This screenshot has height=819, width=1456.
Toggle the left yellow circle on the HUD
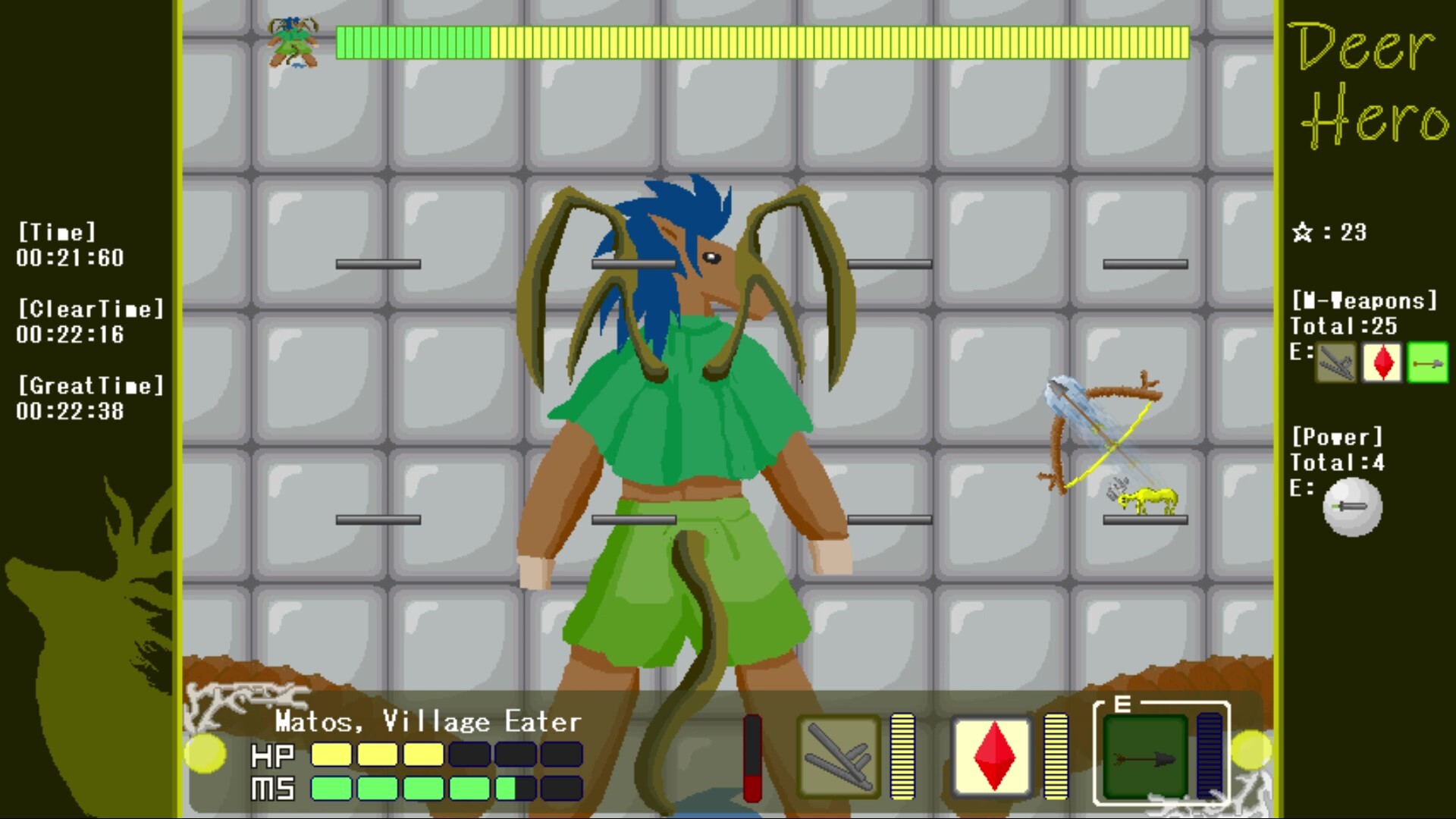coord(205,755)
